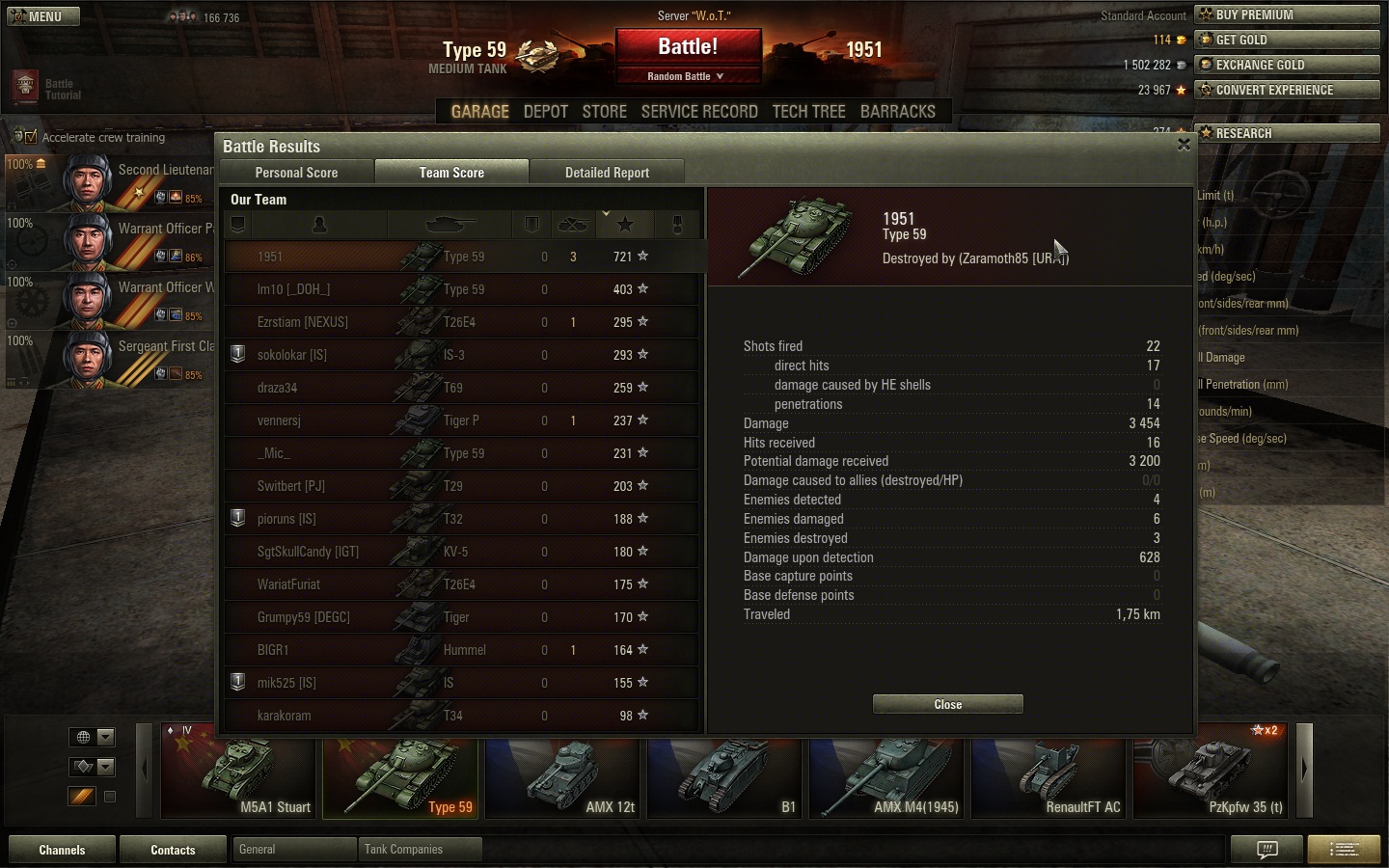Select the AMX 12t tank in carousel
The height and width of the screenshot is (868, 1389).
coord(564,777)
